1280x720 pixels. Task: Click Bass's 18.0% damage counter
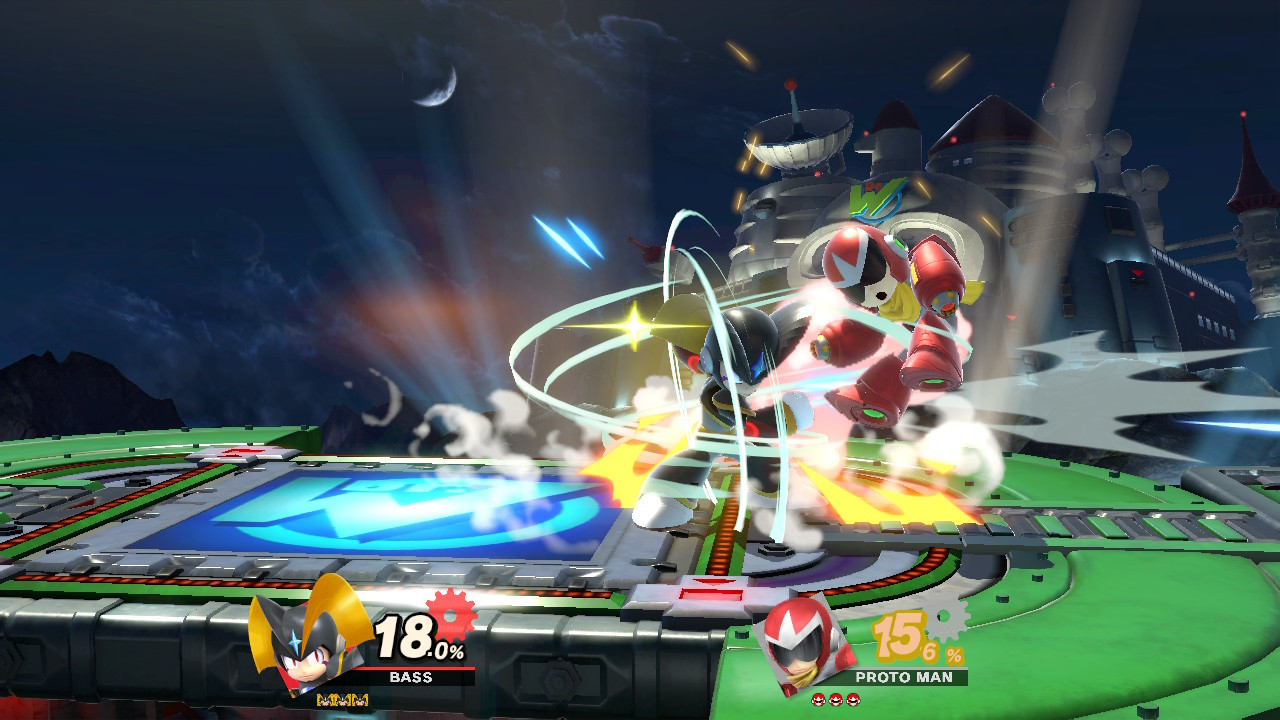415,634
